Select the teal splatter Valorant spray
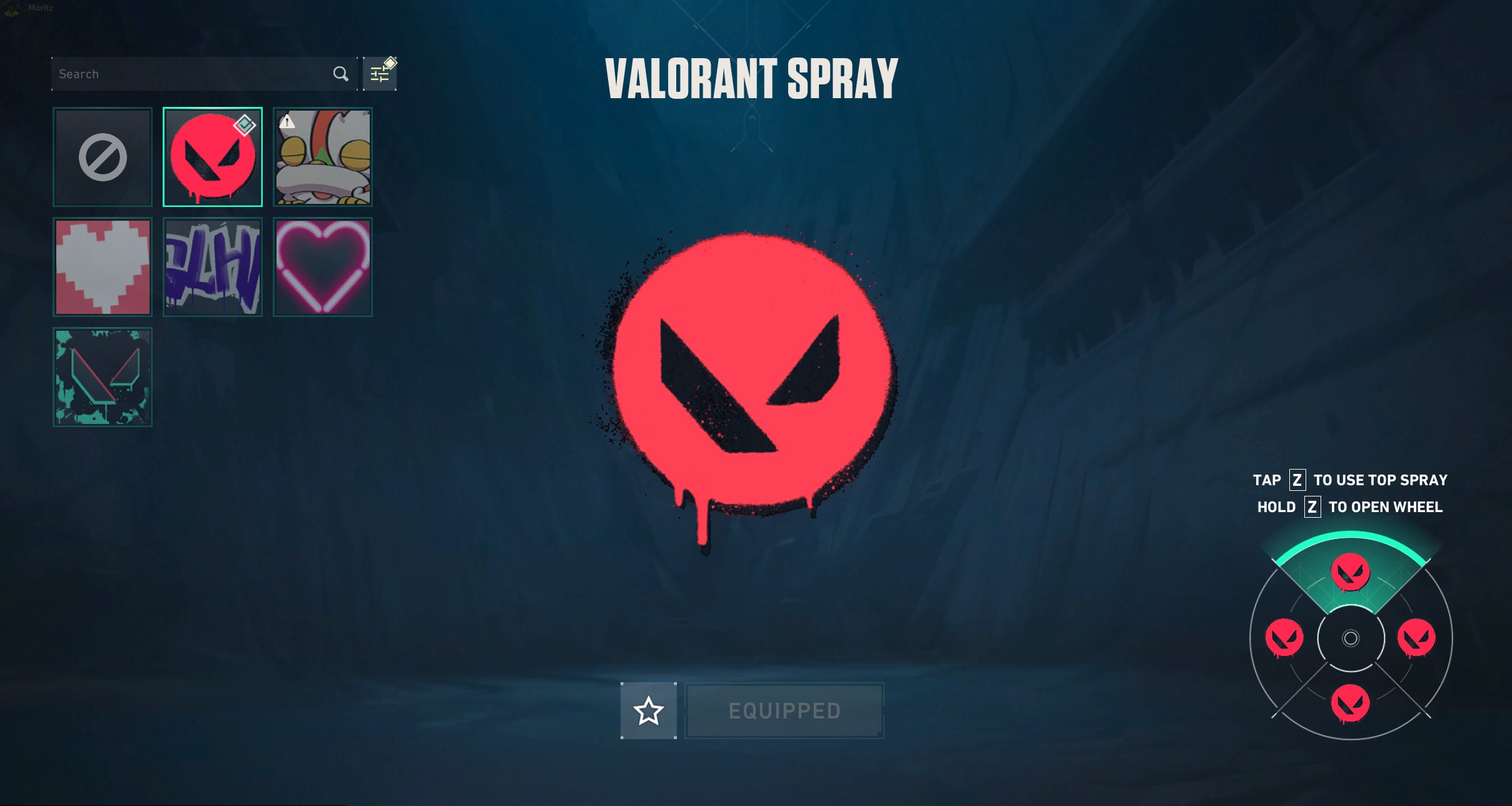 [102, 376]
